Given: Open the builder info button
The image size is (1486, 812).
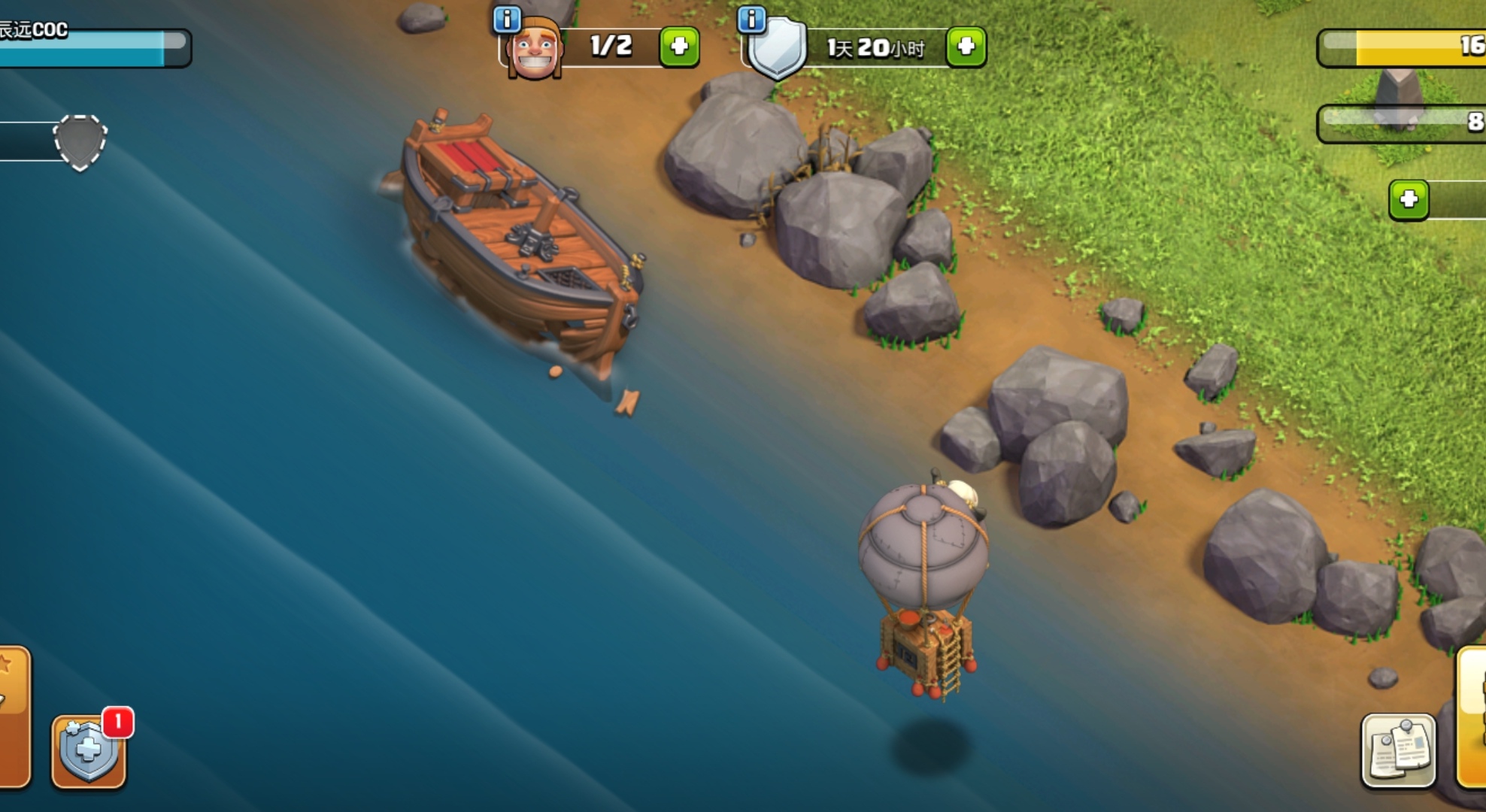Looking at the screenshot, I should coord(507,20).
